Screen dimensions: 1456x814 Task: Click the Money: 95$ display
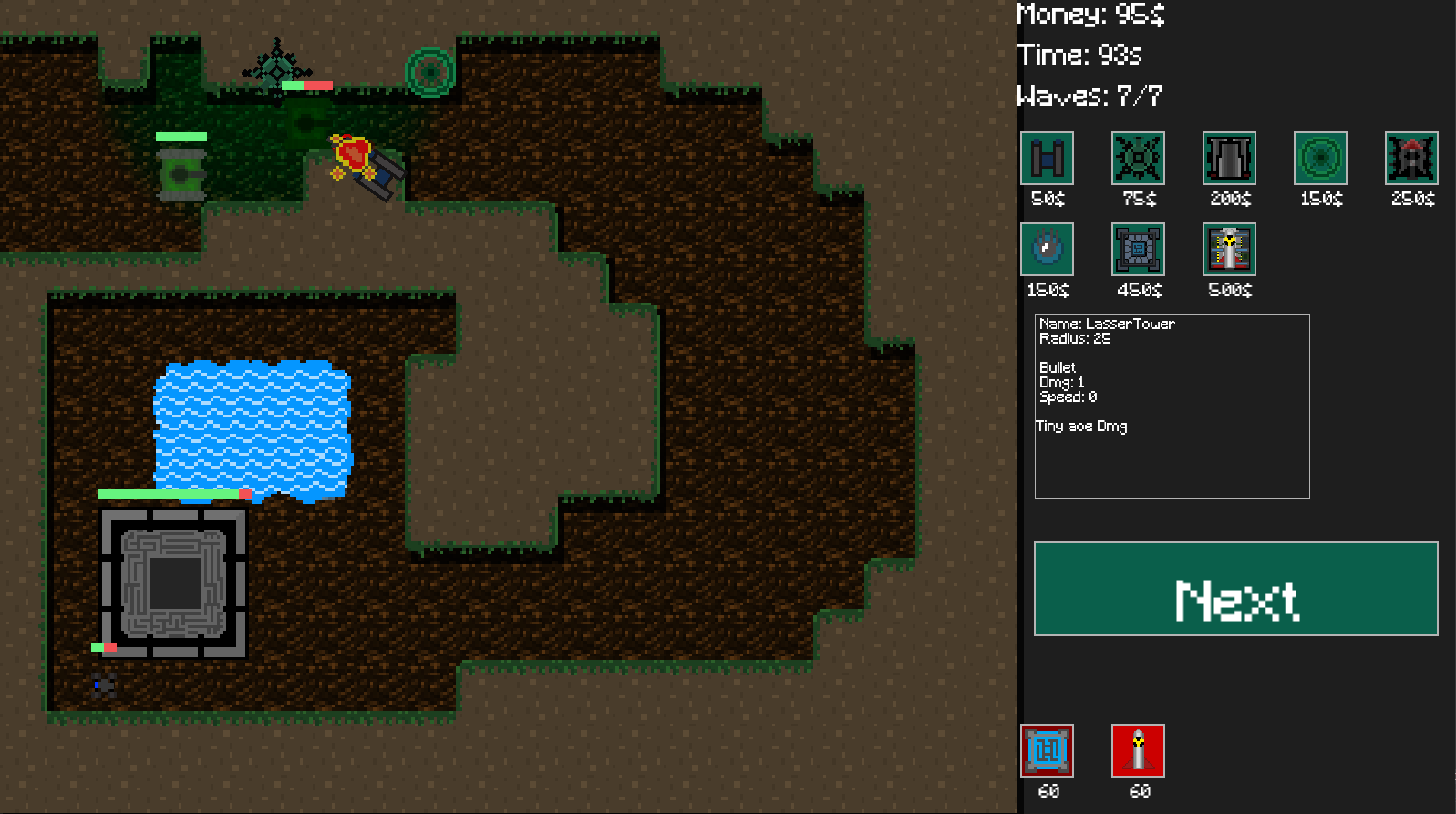point(1091,15)
